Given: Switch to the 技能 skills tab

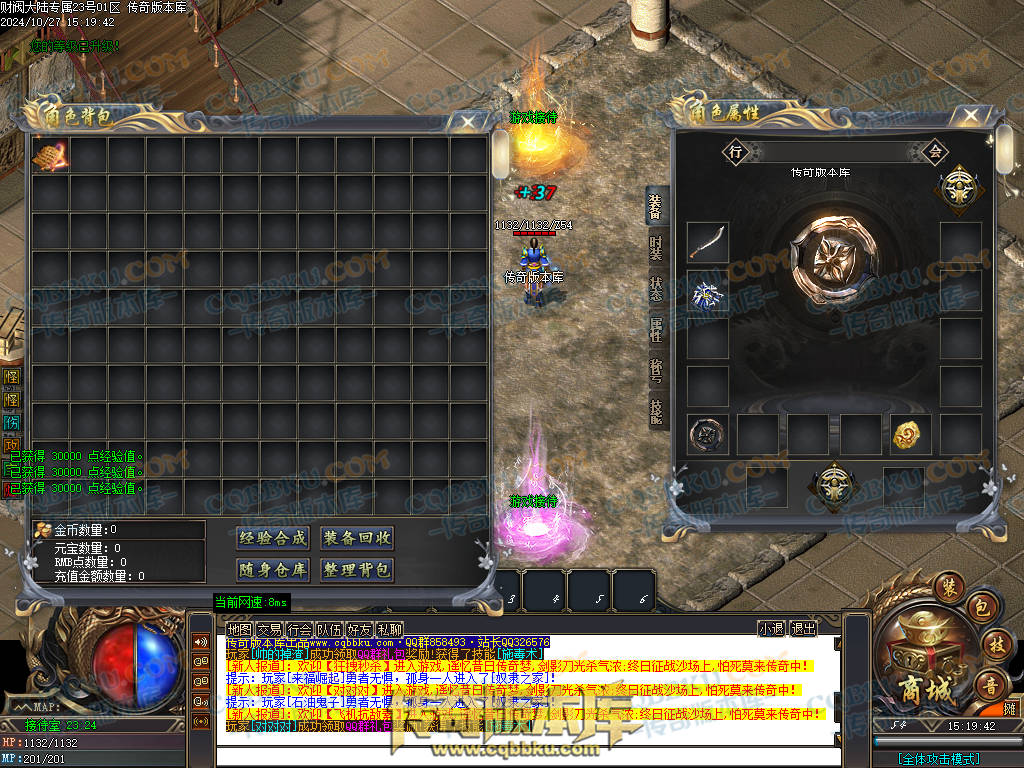Looking at the screenshot, I should tap(656, 412).
